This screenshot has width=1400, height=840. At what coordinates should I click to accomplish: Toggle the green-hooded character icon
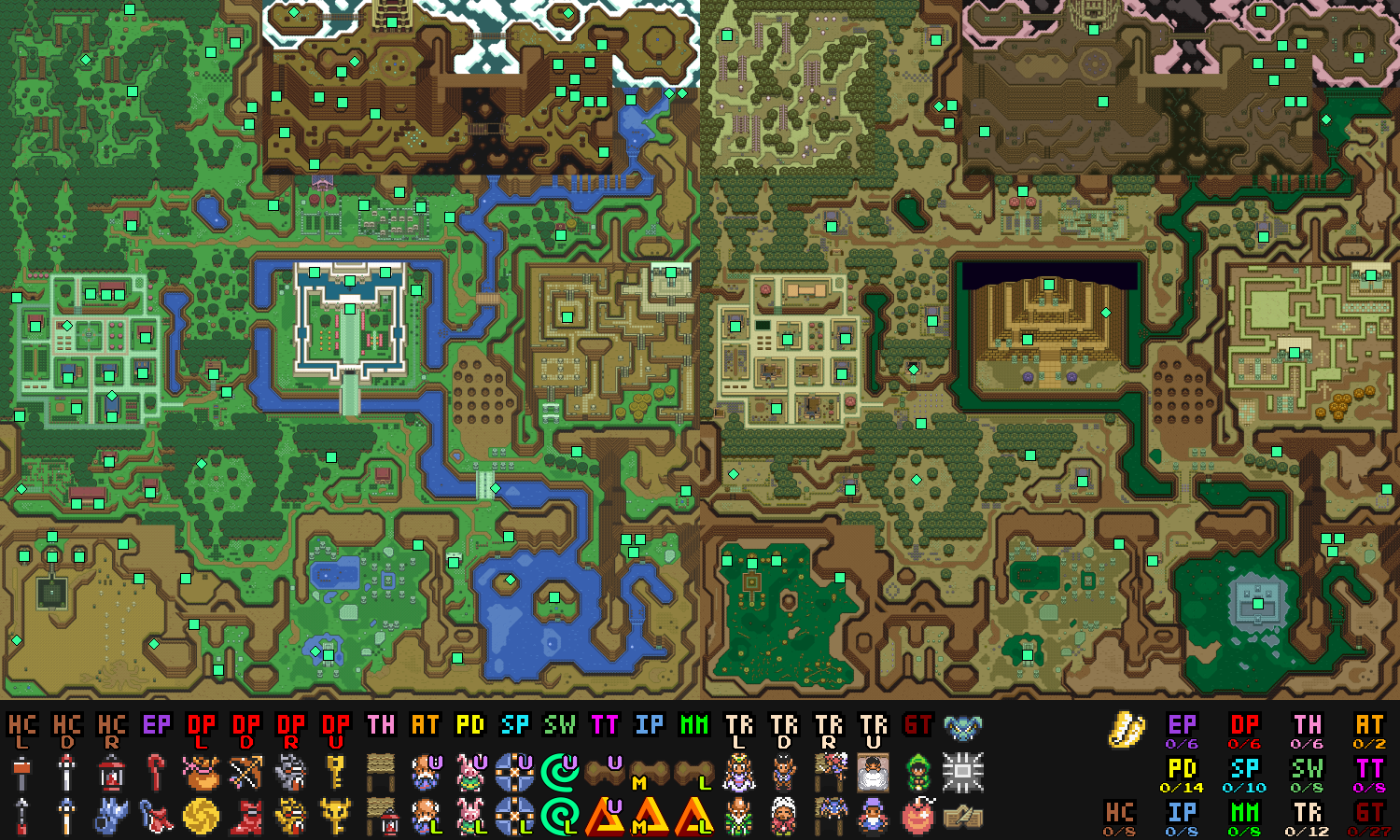pos(918,773)
